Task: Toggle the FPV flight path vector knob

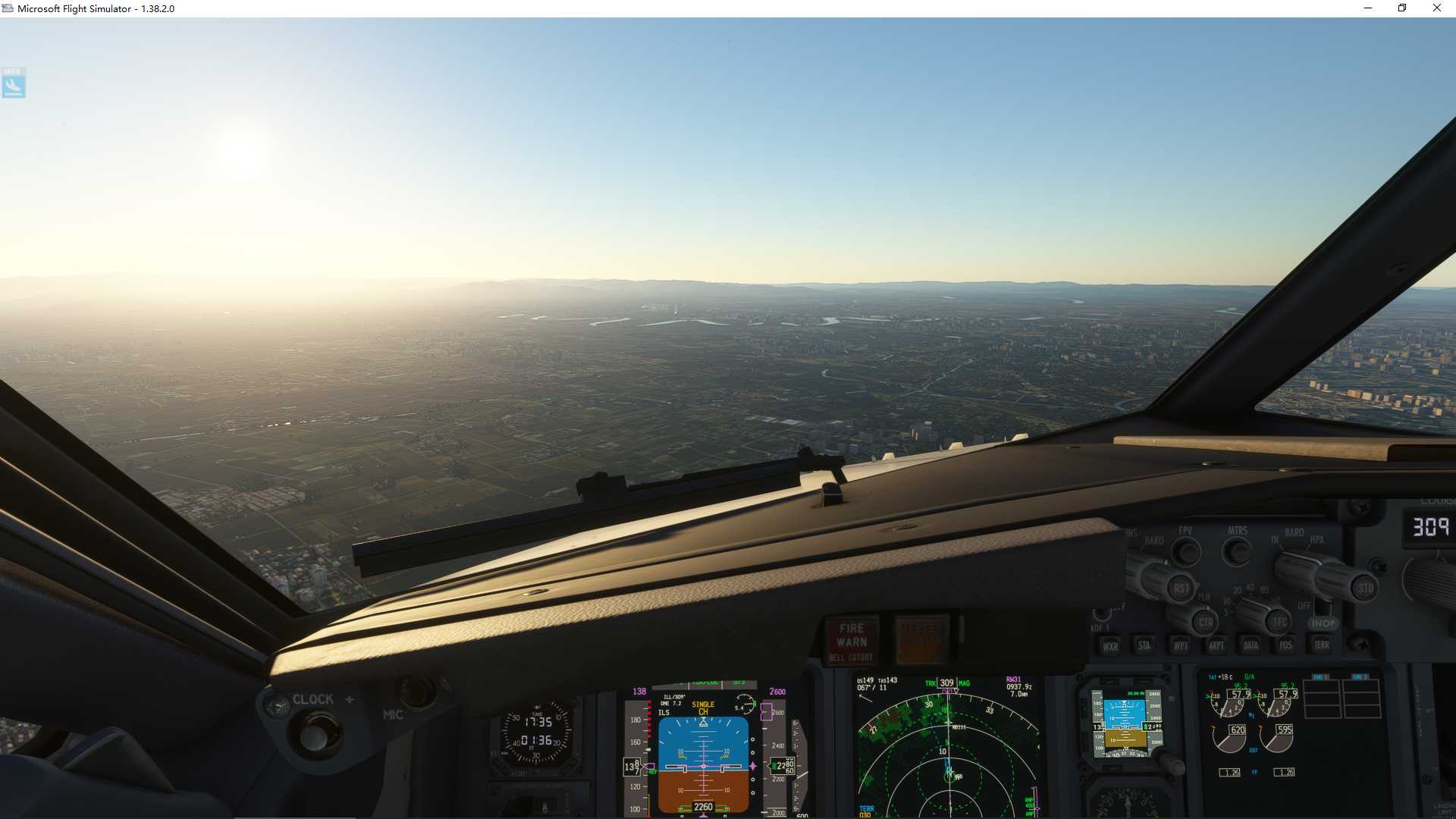Action: point(1187,550)
